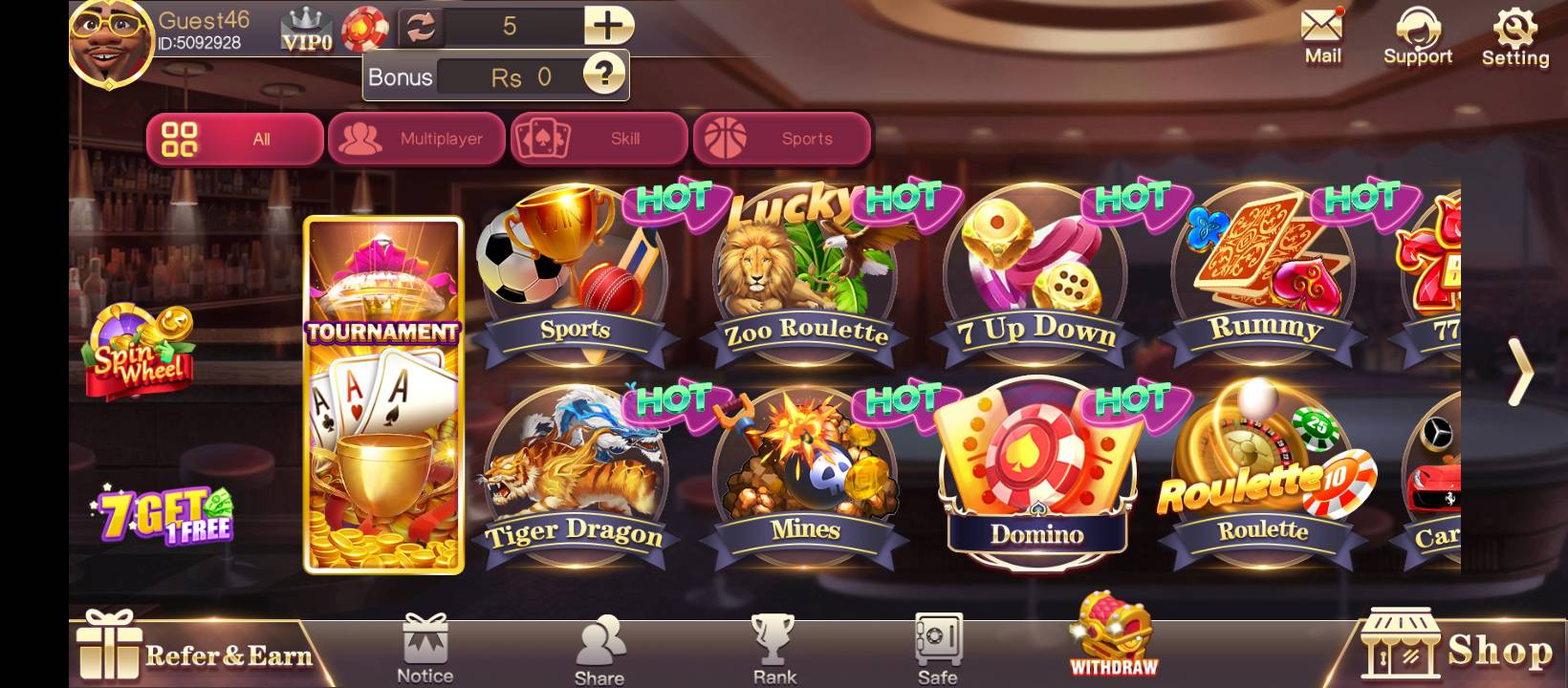Switch to the Multiplayer category
This screenshot has height=688, width=1568.
418,139
